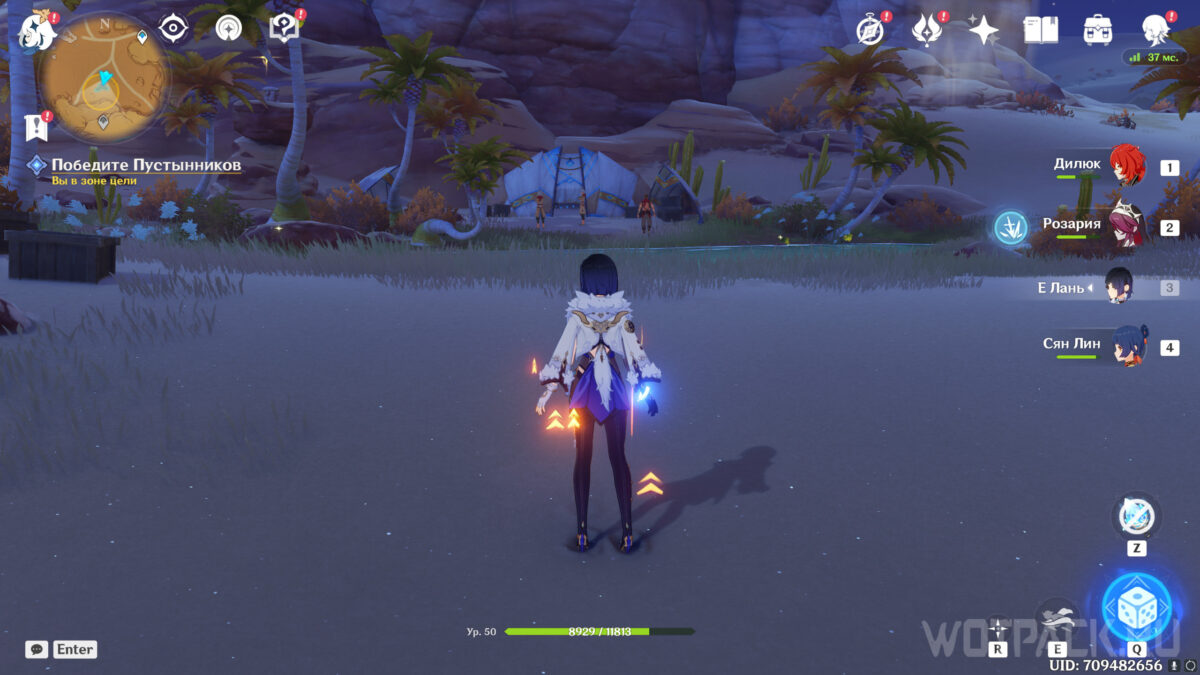The width and height of the screenshot is (1200, 675).
Task: Open the inventory backpack icon
Action: [x=1098, y=30]
